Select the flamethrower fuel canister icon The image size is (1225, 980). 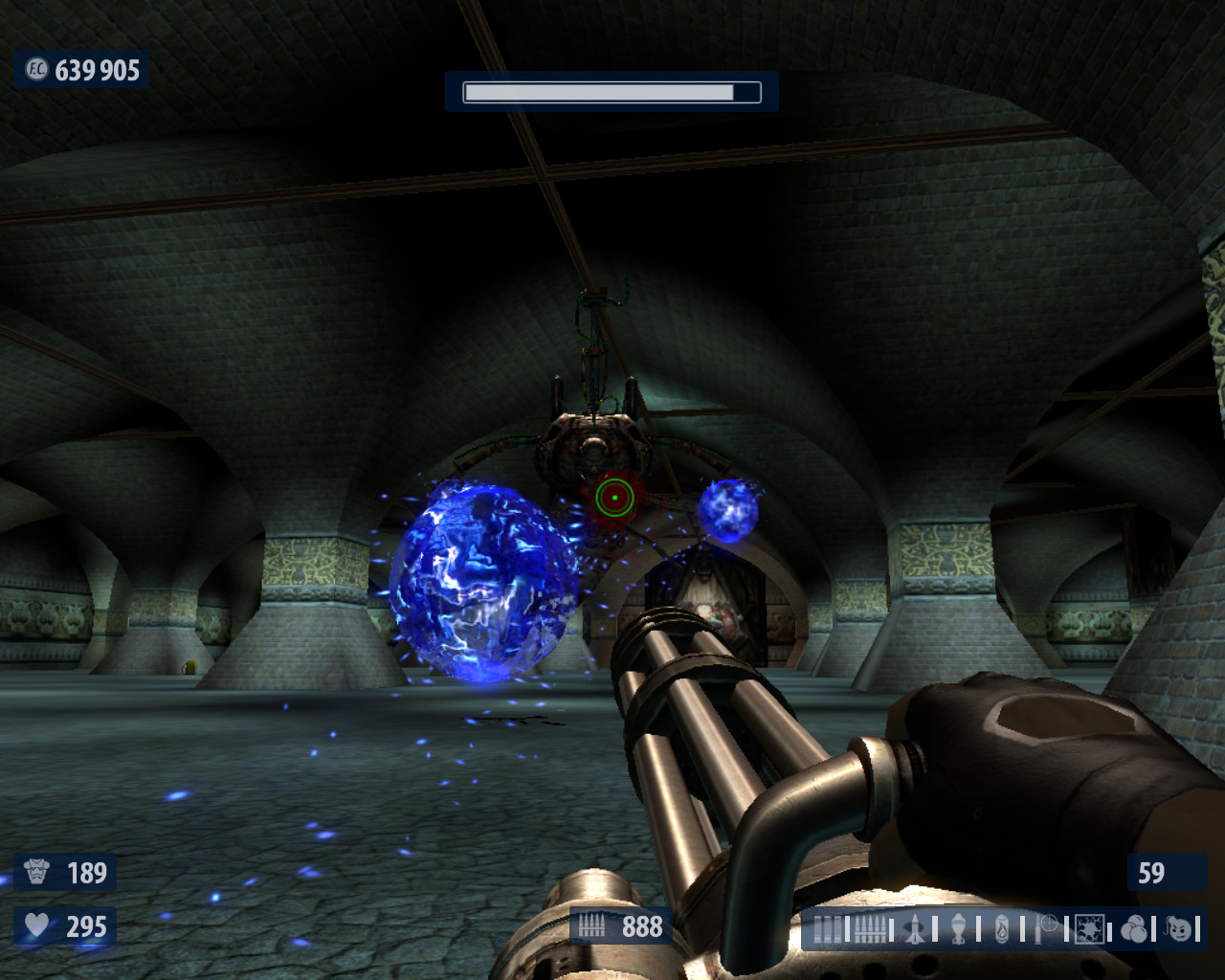[x=1002, y=929]
